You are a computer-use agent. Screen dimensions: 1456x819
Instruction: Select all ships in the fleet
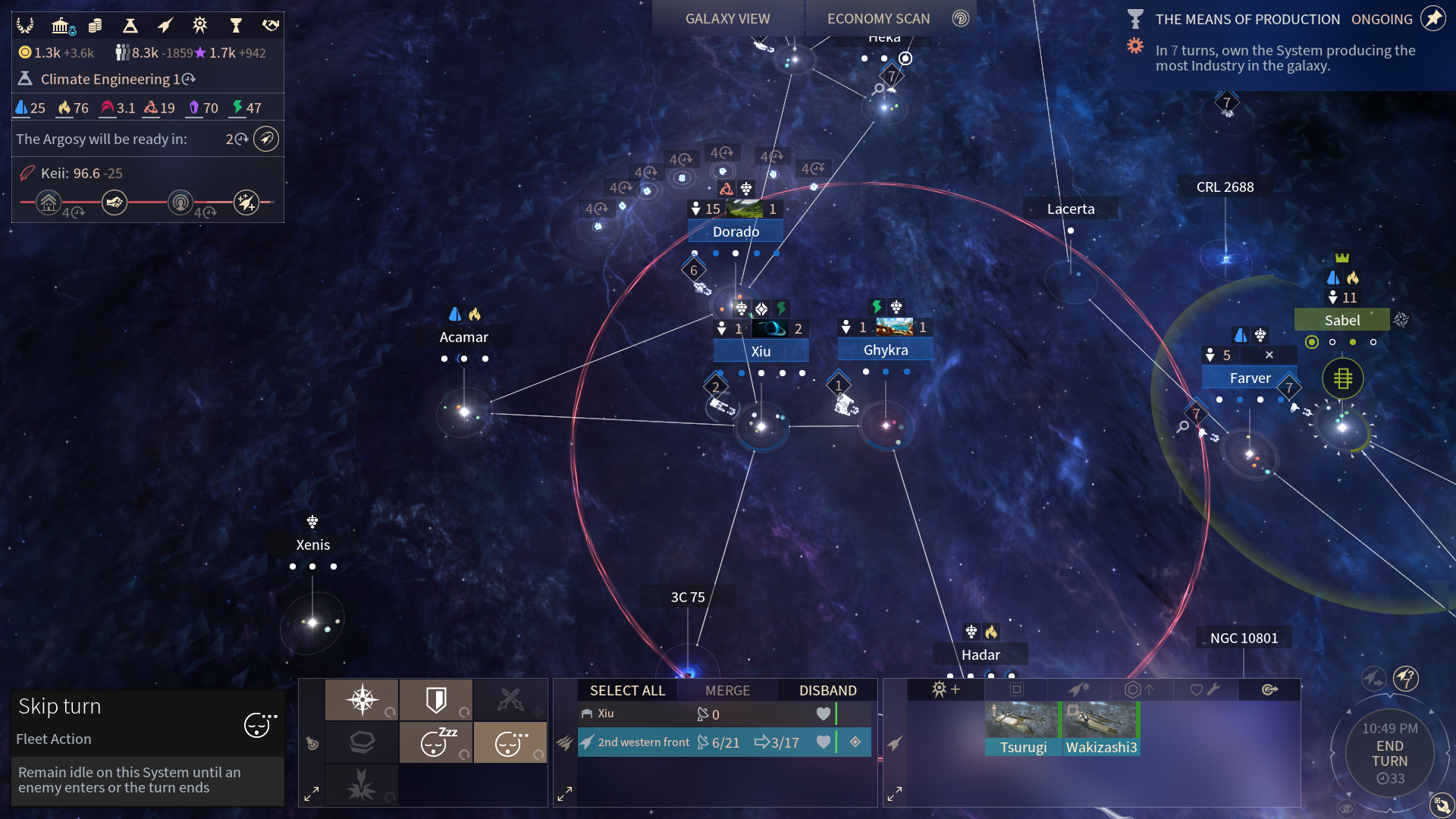pos(627,690)
